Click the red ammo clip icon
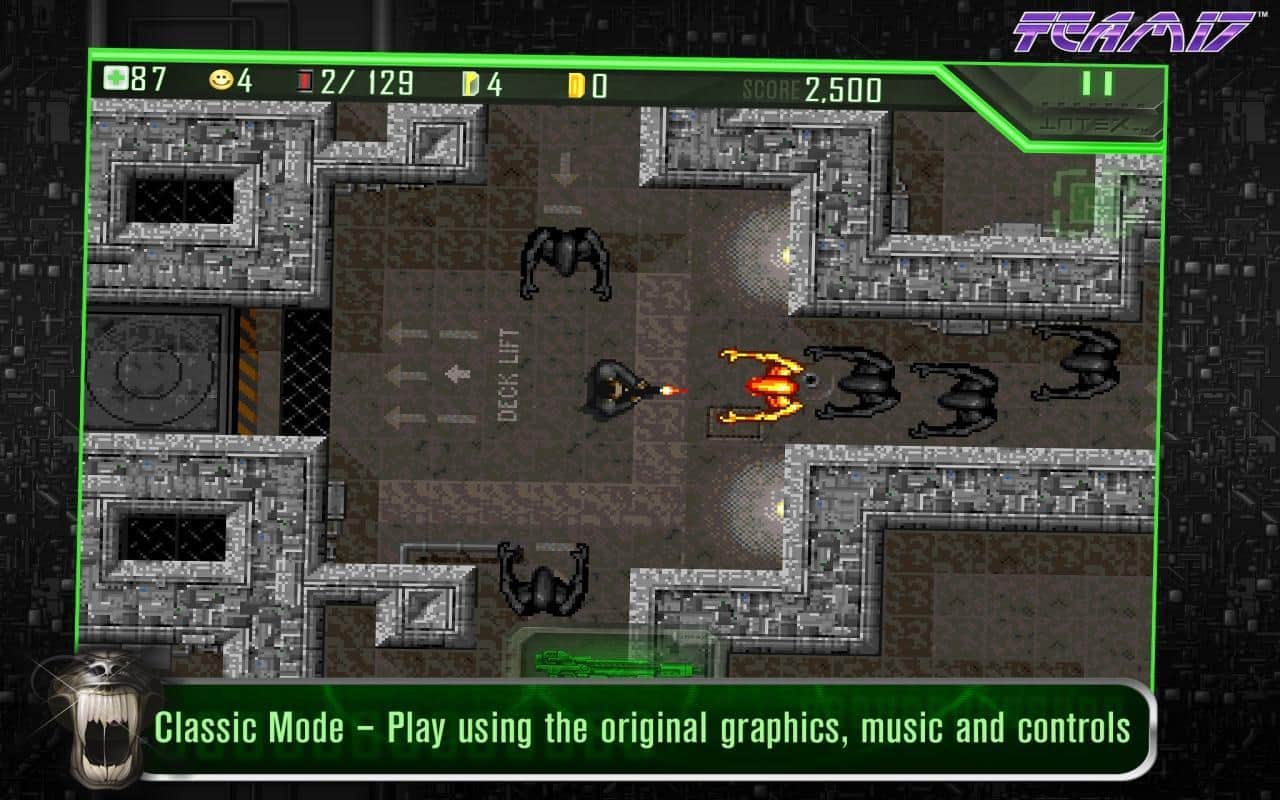 pos(307,78)
